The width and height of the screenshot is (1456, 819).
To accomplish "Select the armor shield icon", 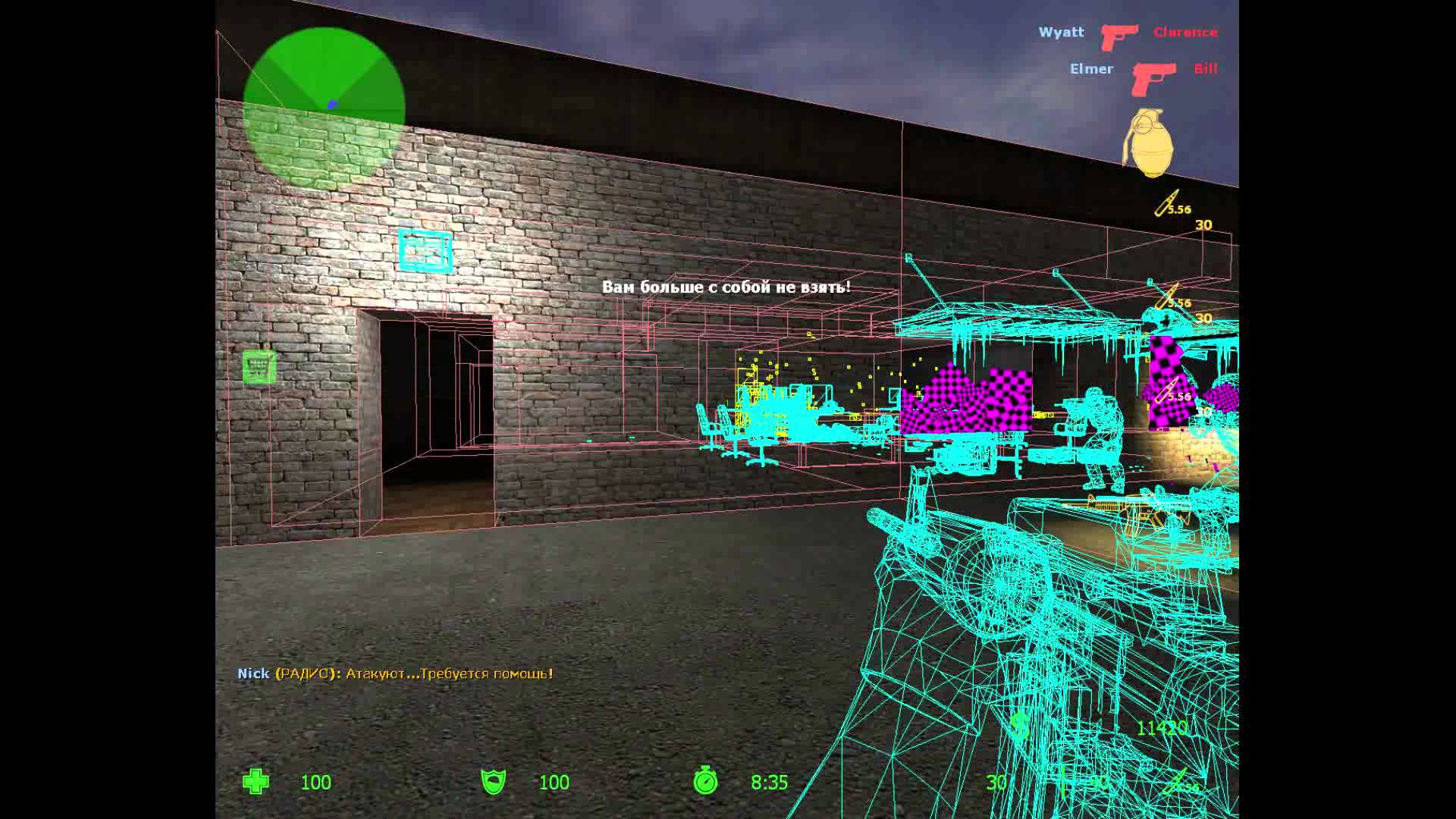I will click(x=494, y=782).
